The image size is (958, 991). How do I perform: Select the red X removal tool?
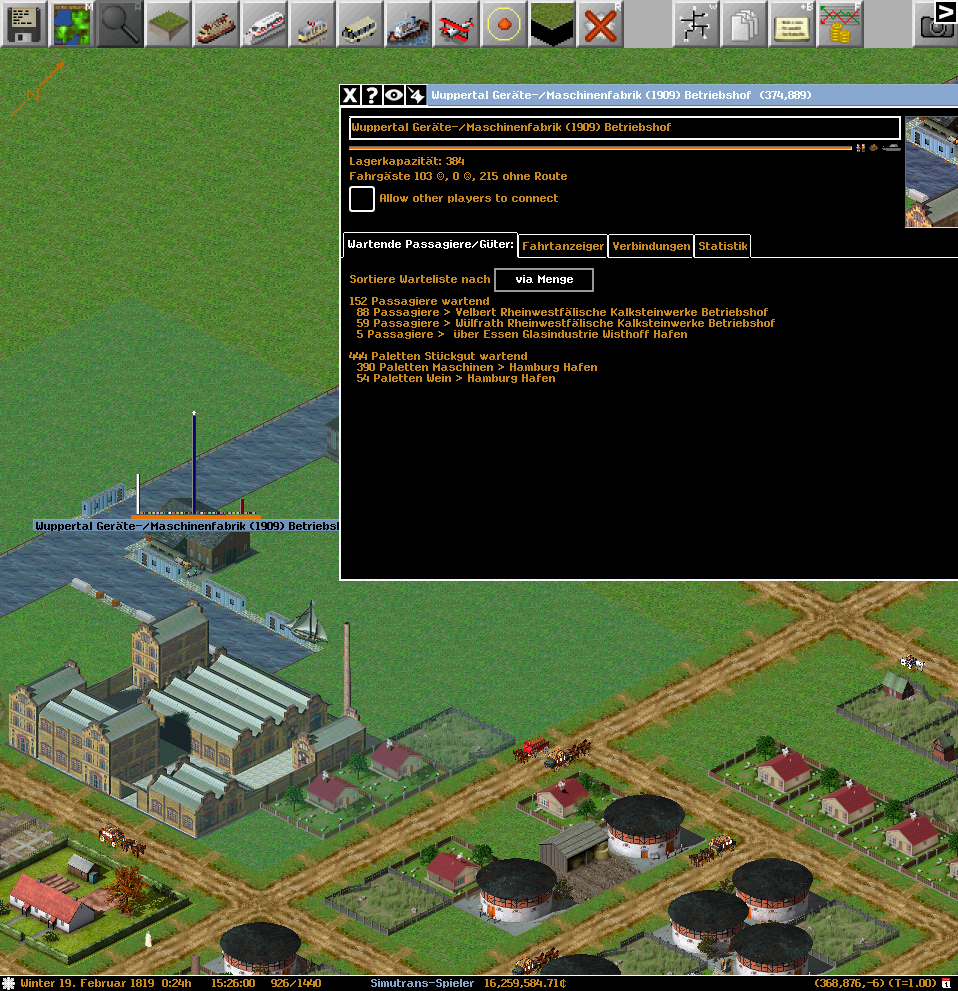[x=600, y=23]
